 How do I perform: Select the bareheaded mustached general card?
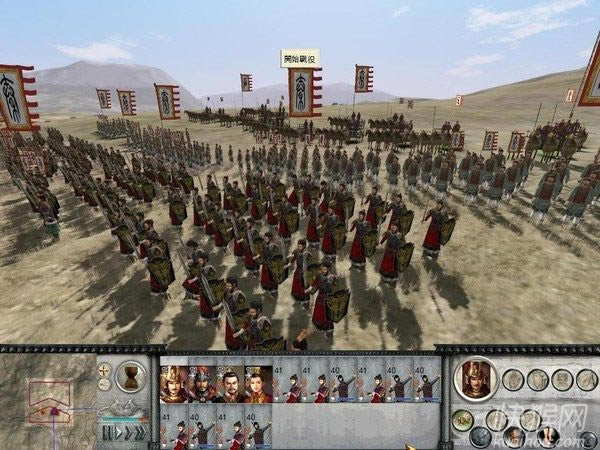230,384
